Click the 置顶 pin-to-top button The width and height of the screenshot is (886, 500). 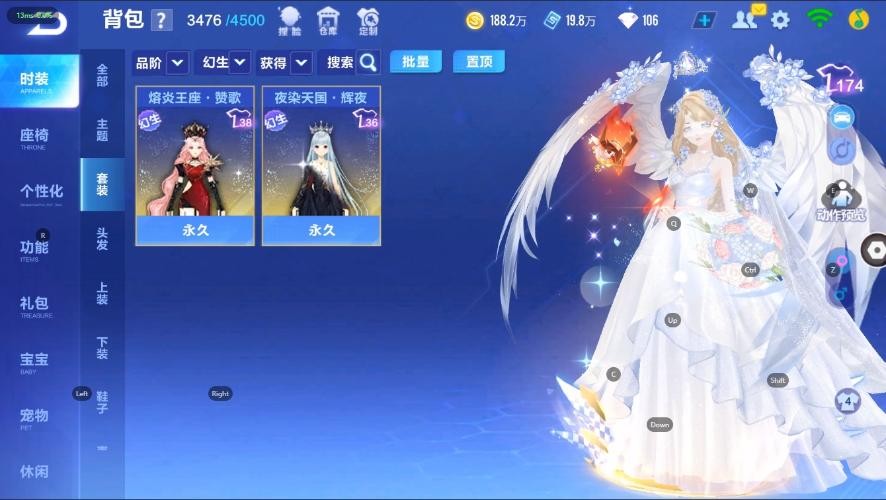point(478,61)
